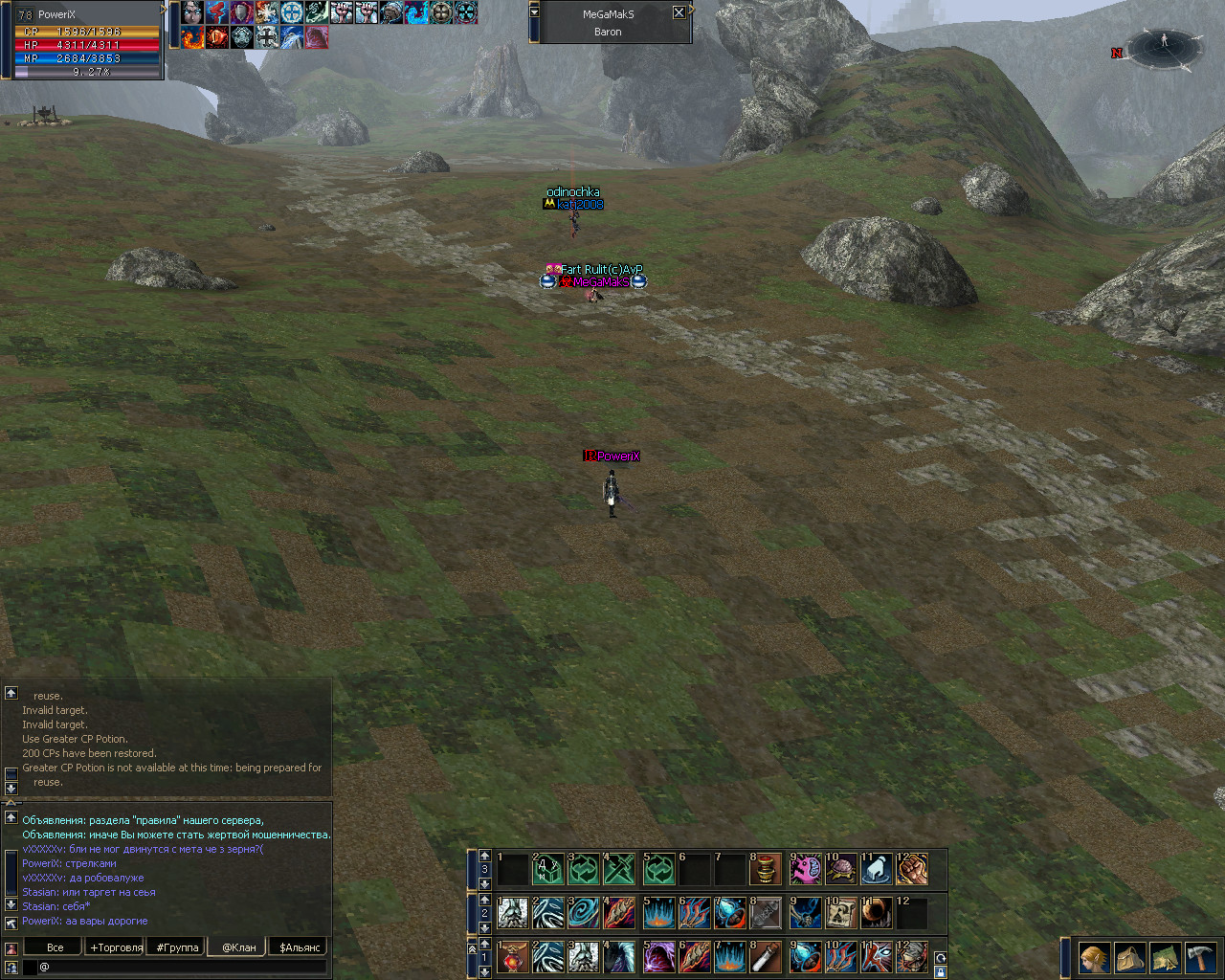Open the hammer system menu icon

[1200, 957]
